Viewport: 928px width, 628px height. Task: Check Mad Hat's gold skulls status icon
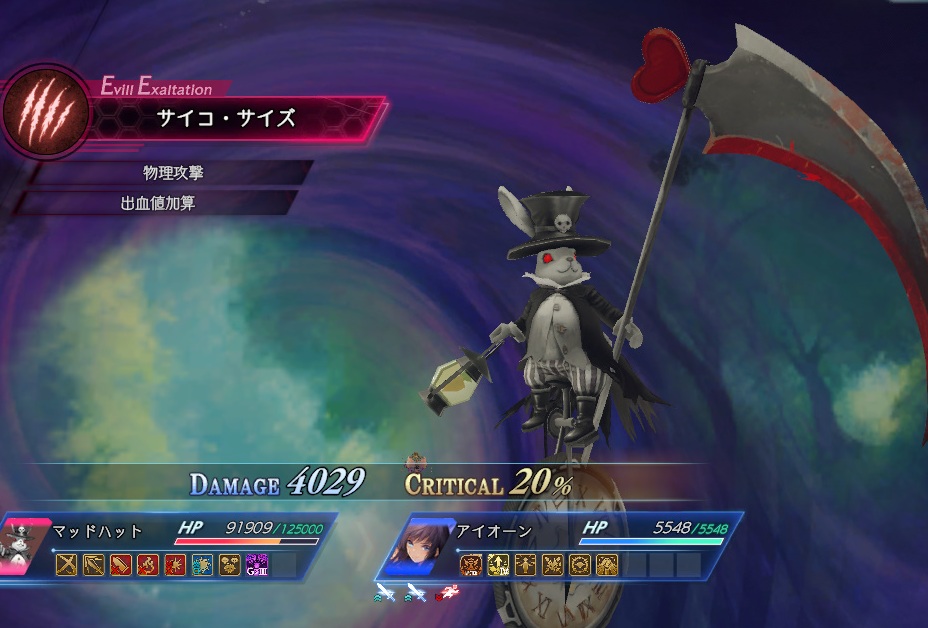point(229,564)
